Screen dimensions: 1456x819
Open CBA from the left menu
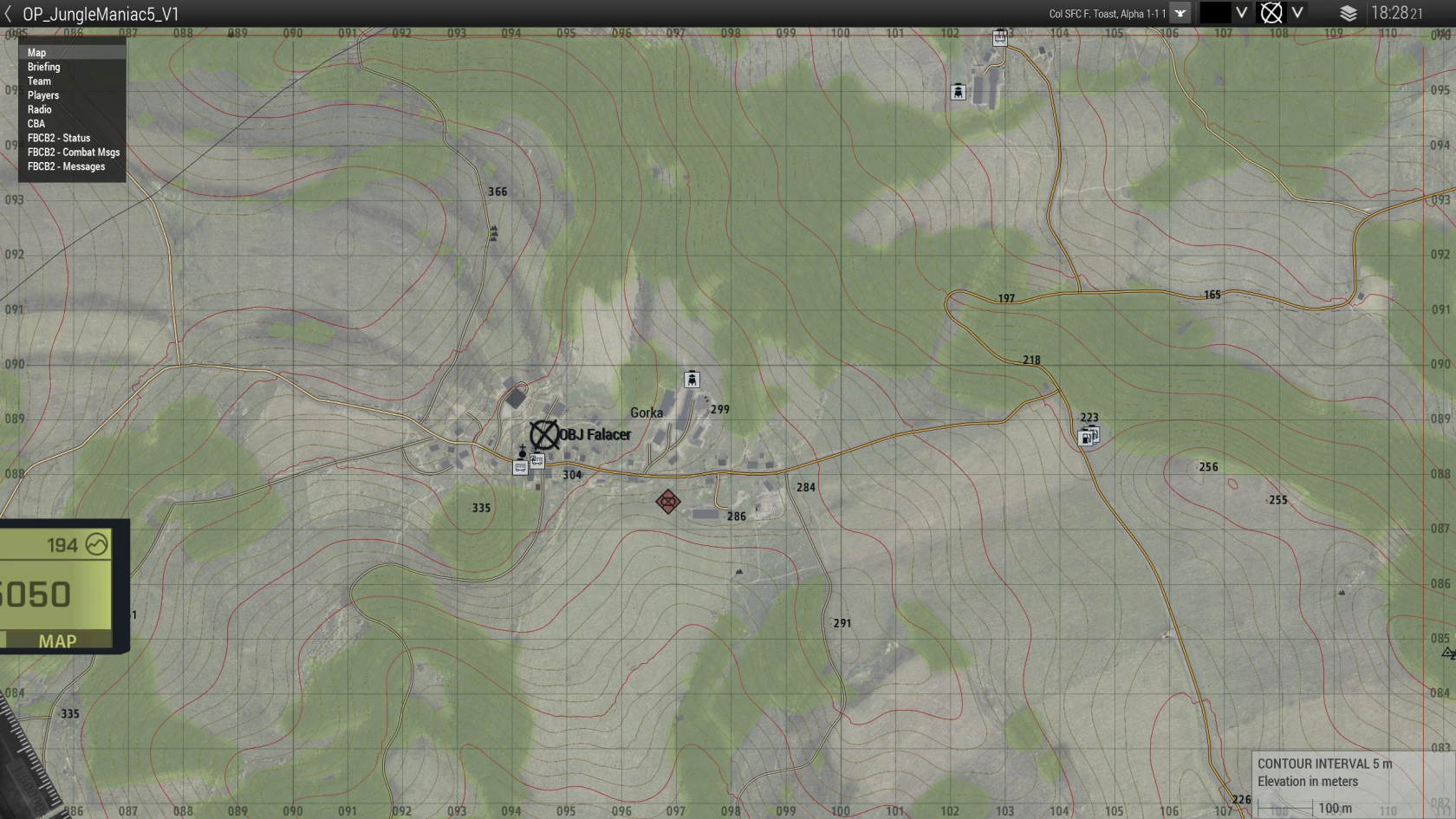point(36,123)
